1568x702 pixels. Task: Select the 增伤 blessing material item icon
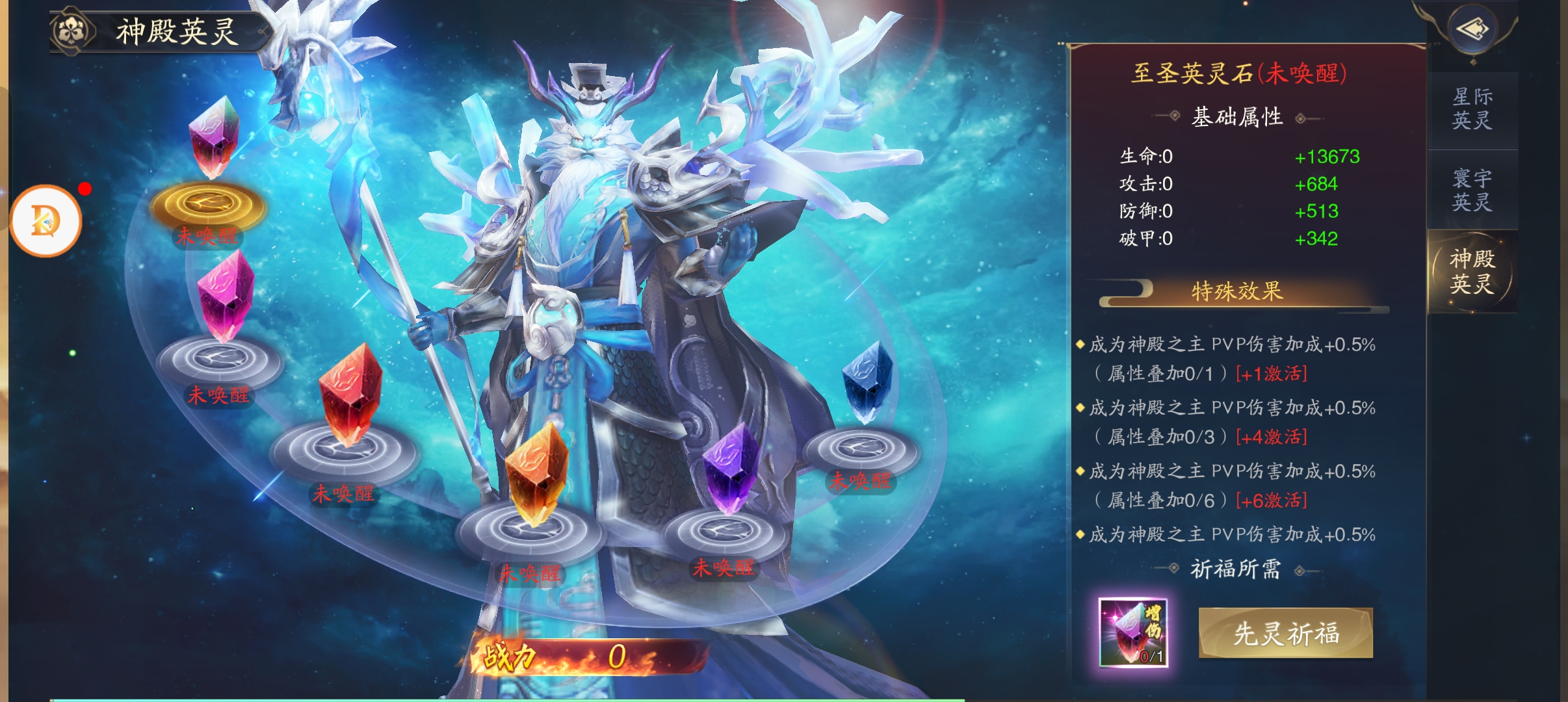[x=1133, y=632]
